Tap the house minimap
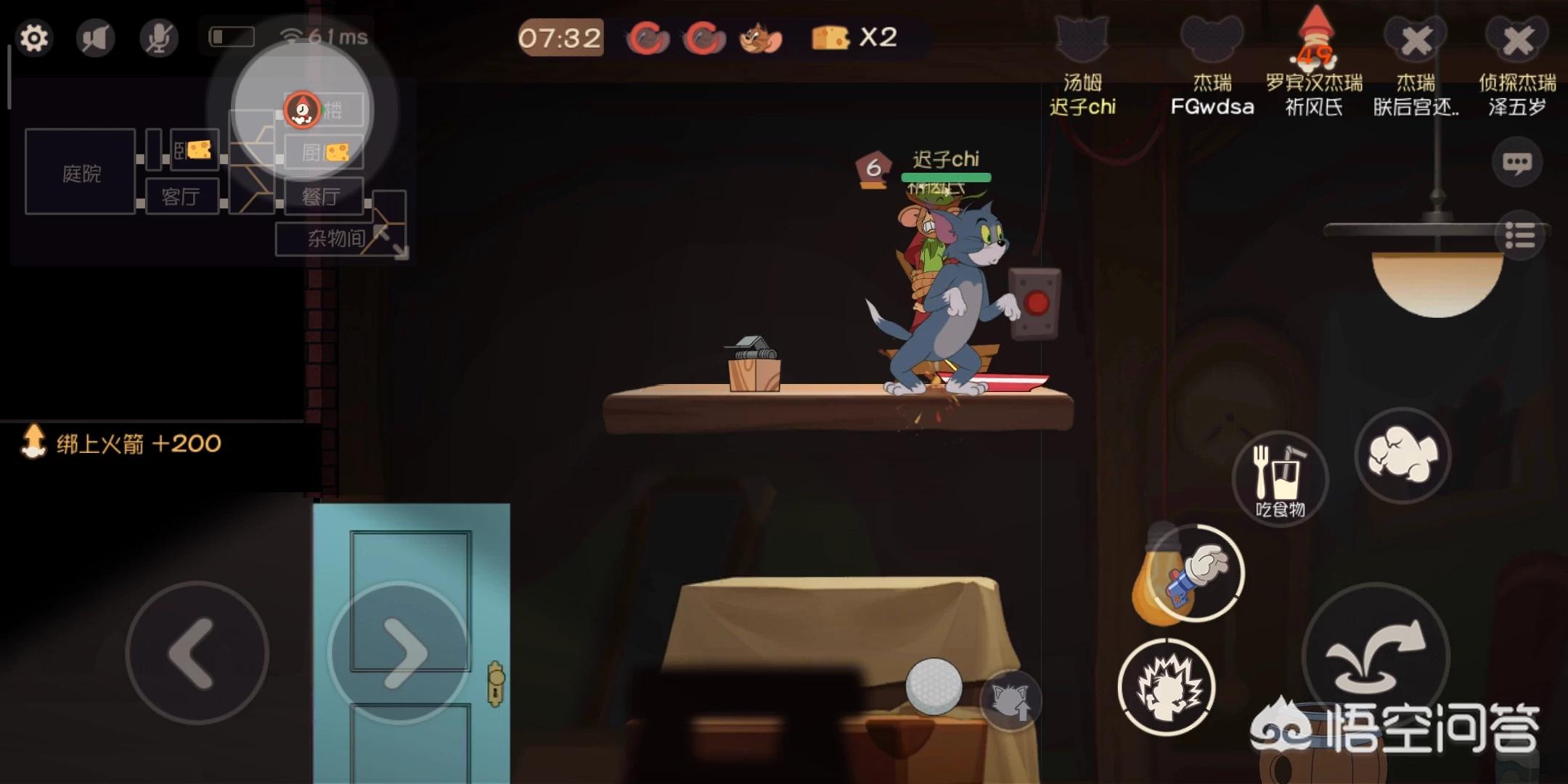The height and width of the screenshot is (784, 1568). (211, 174)
